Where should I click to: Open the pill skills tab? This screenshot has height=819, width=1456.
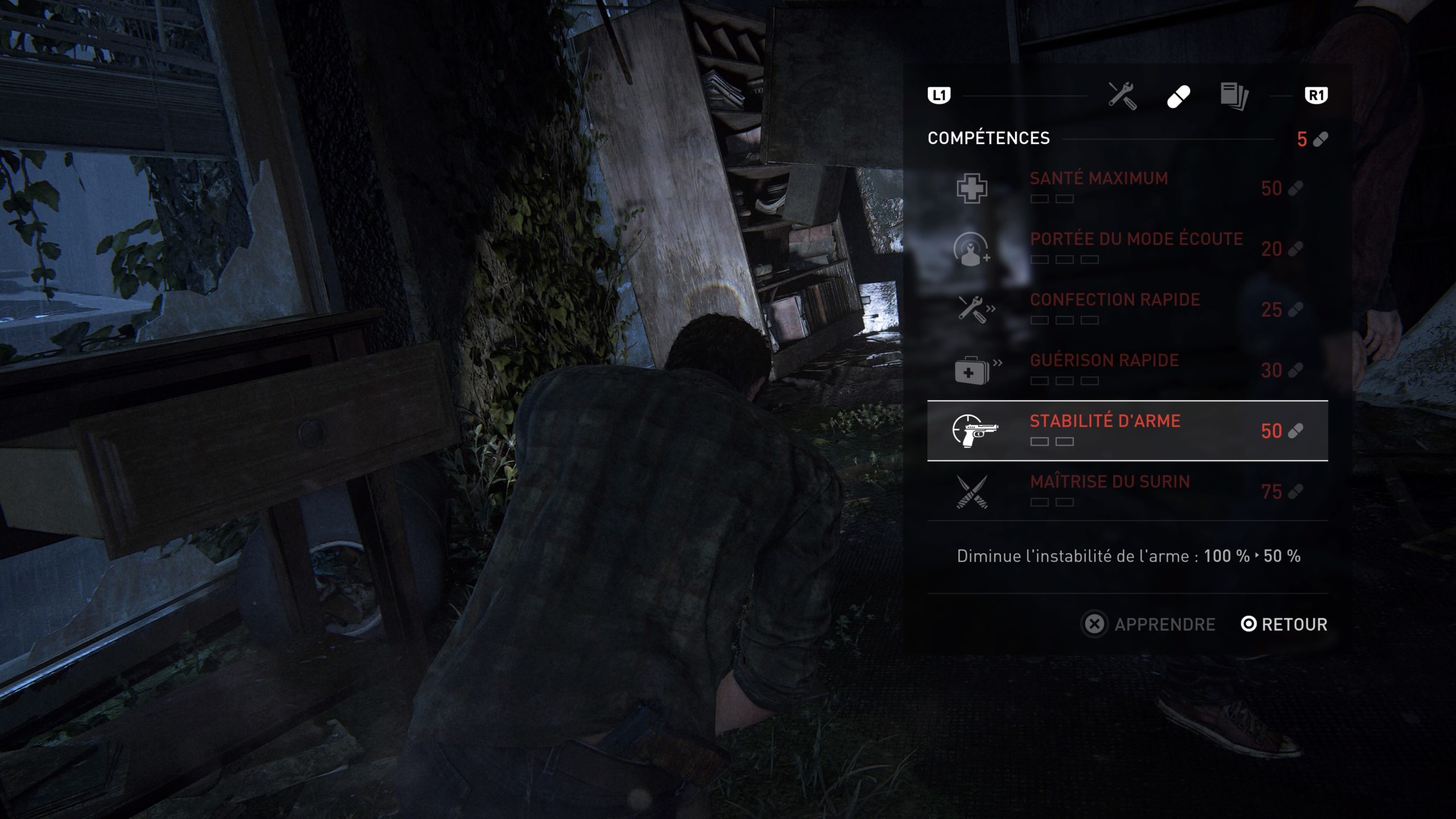click(x=1178, y=96)
